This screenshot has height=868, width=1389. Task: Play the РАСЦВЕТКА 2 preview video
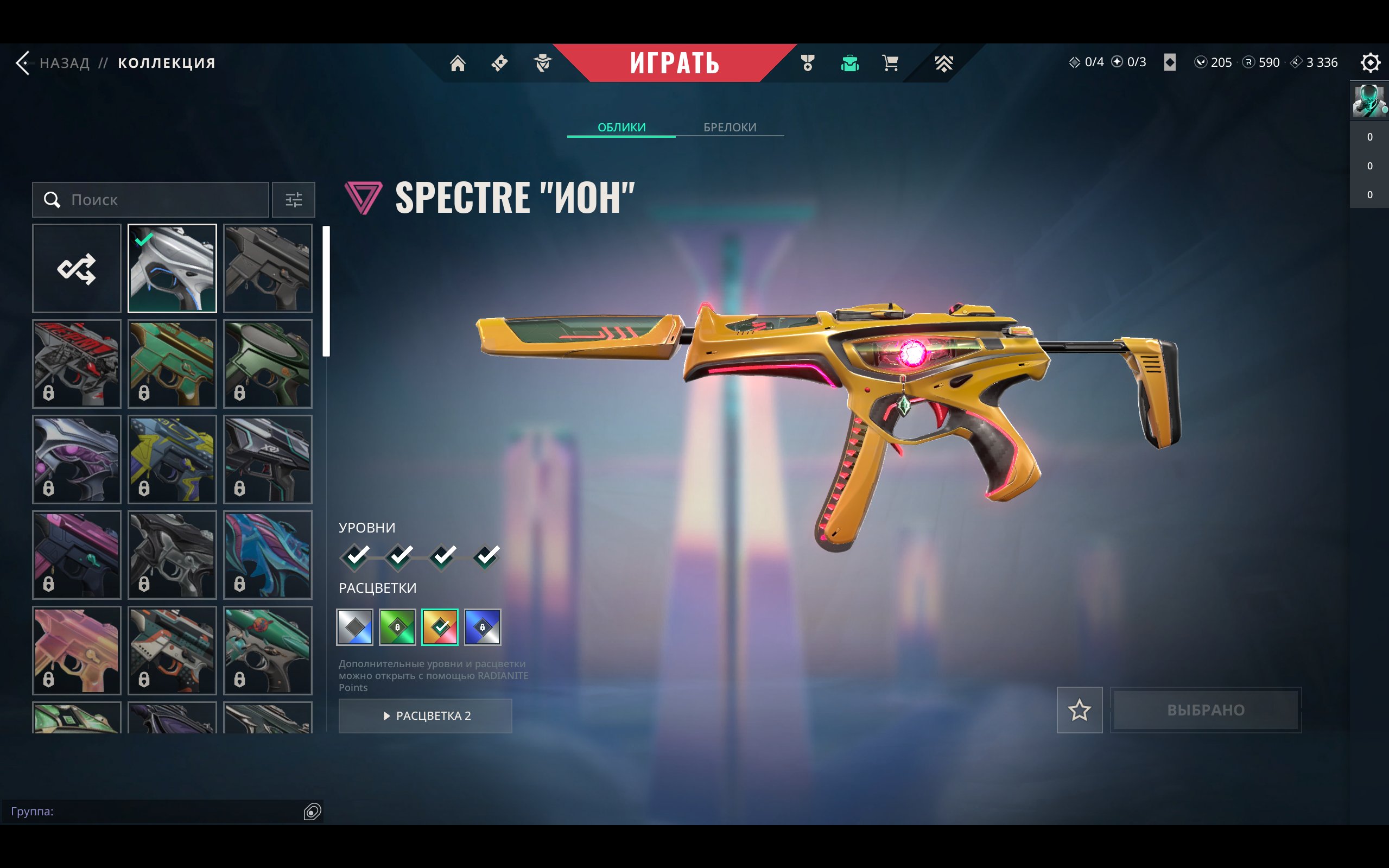pos(426,715)
